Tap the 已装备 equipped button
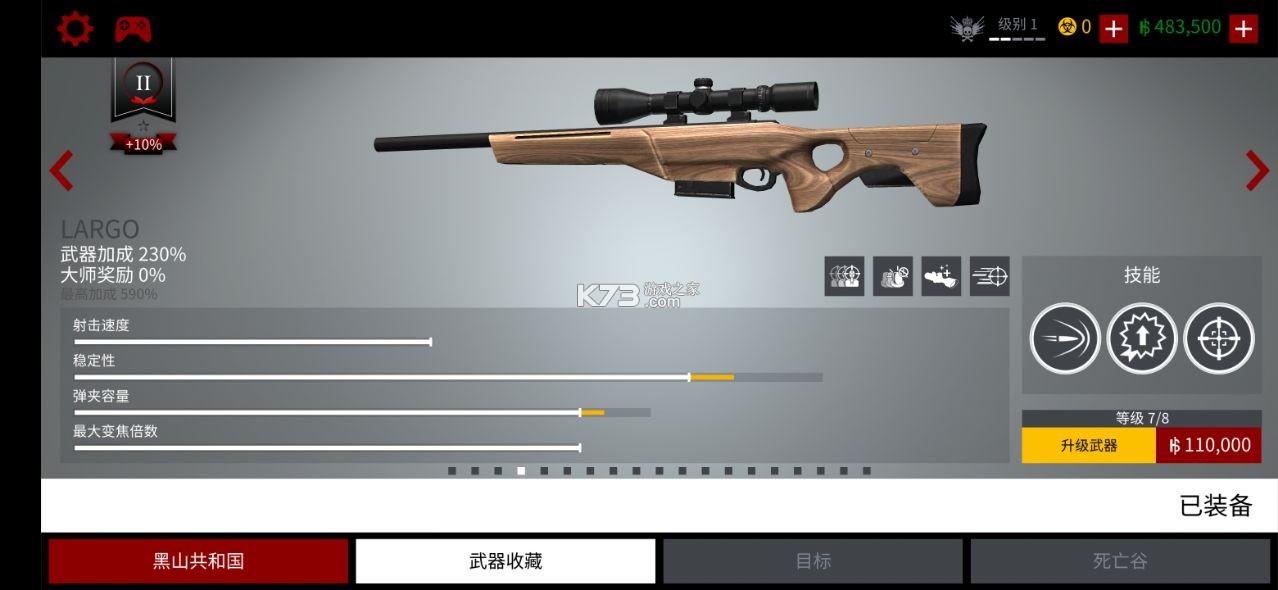 pyautogui.click(x=1215, y=506)
